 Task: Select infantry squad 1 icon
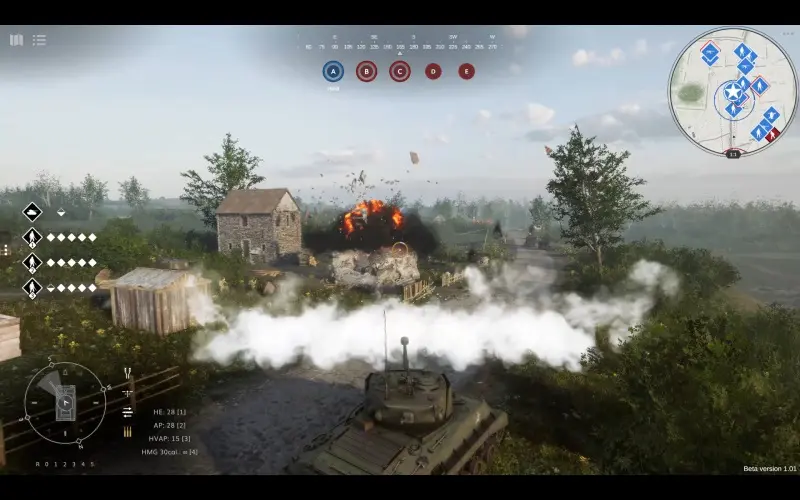pos(32,237)
